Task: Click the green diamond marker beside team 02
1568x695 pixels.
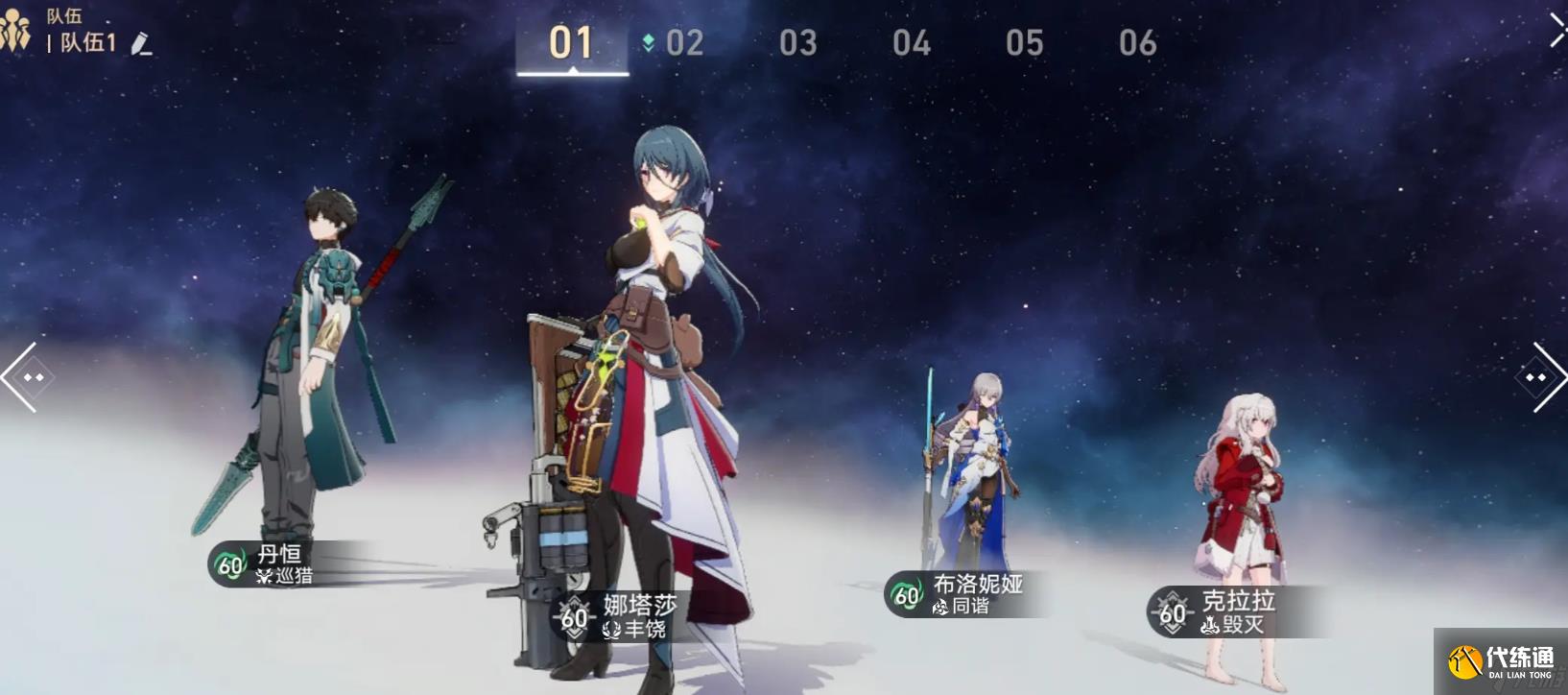Action: click(649, 42)
